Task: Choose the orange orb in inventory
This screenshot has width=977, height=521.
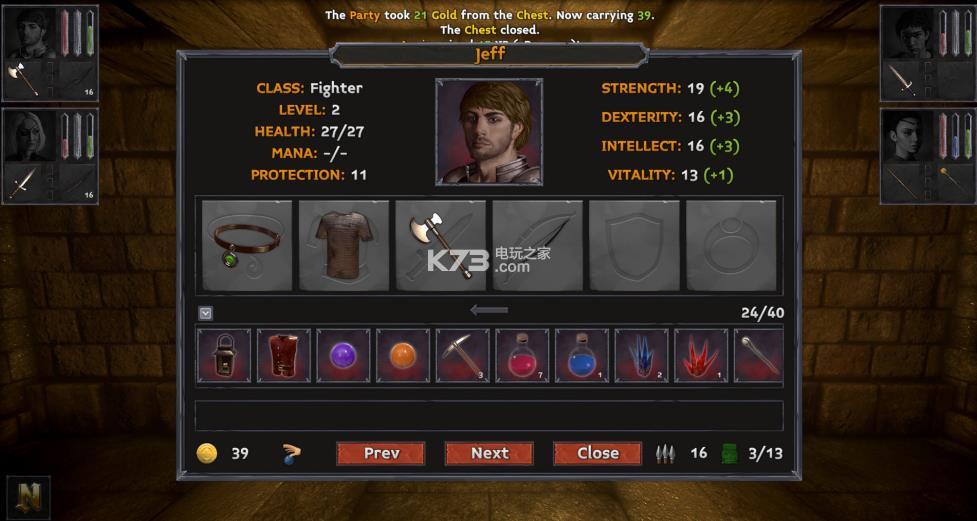Action: coord(403,355)
